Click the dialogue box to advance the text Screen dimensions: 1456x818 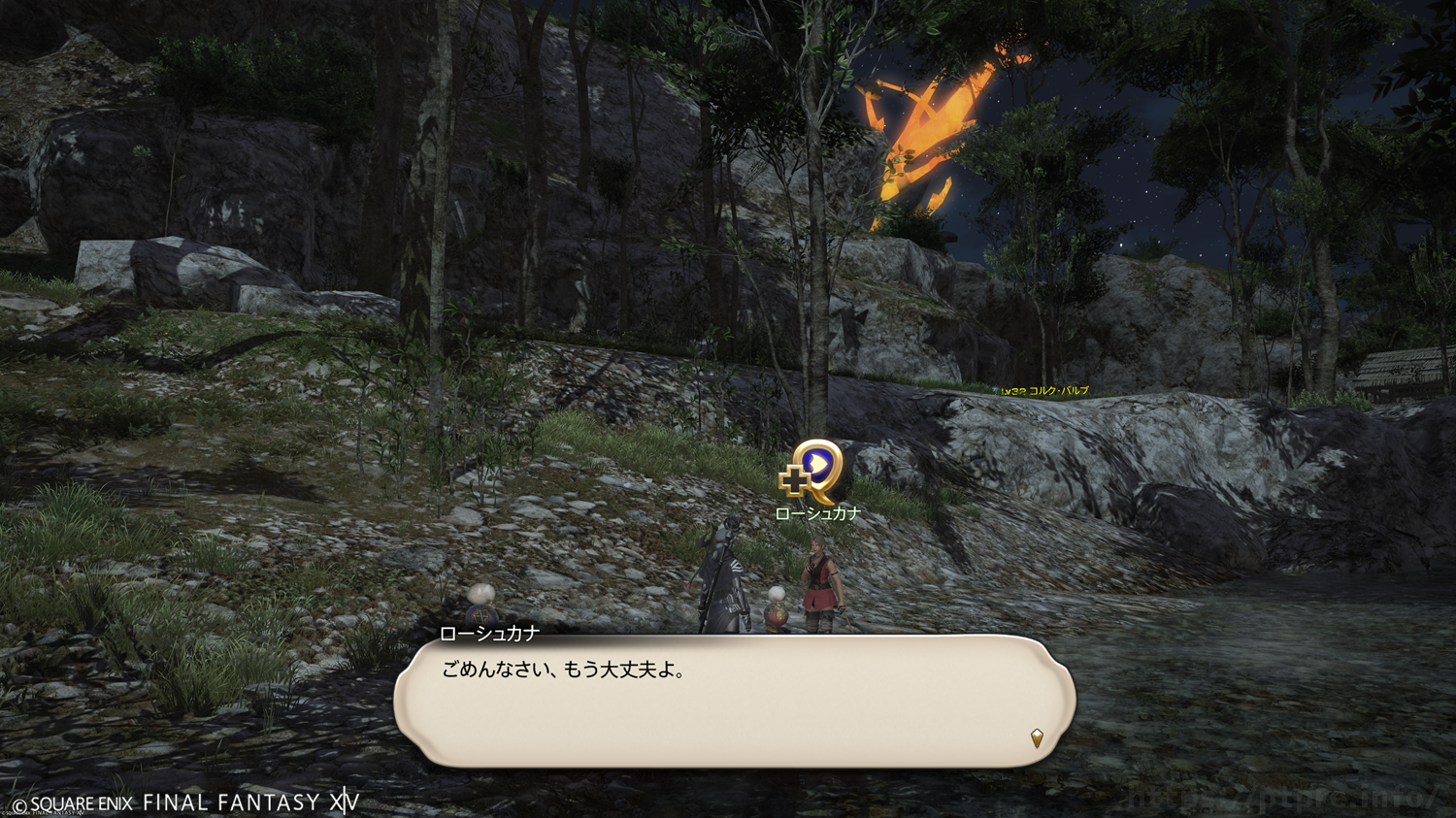tap(734, 701)
